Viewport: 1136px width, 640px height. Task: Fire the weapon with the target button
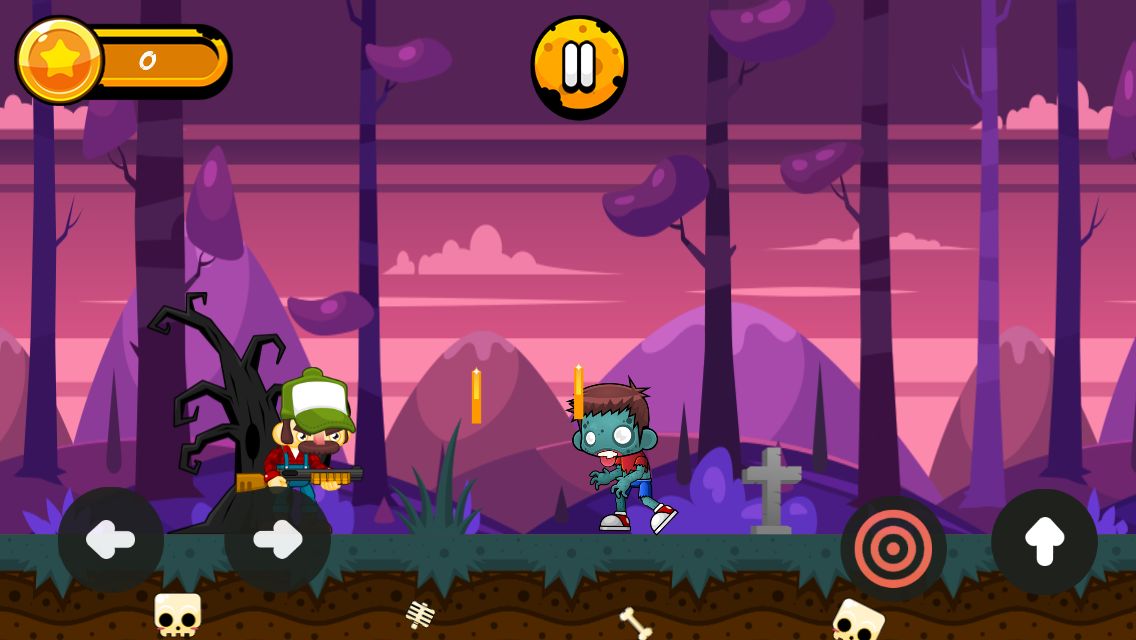893,548
